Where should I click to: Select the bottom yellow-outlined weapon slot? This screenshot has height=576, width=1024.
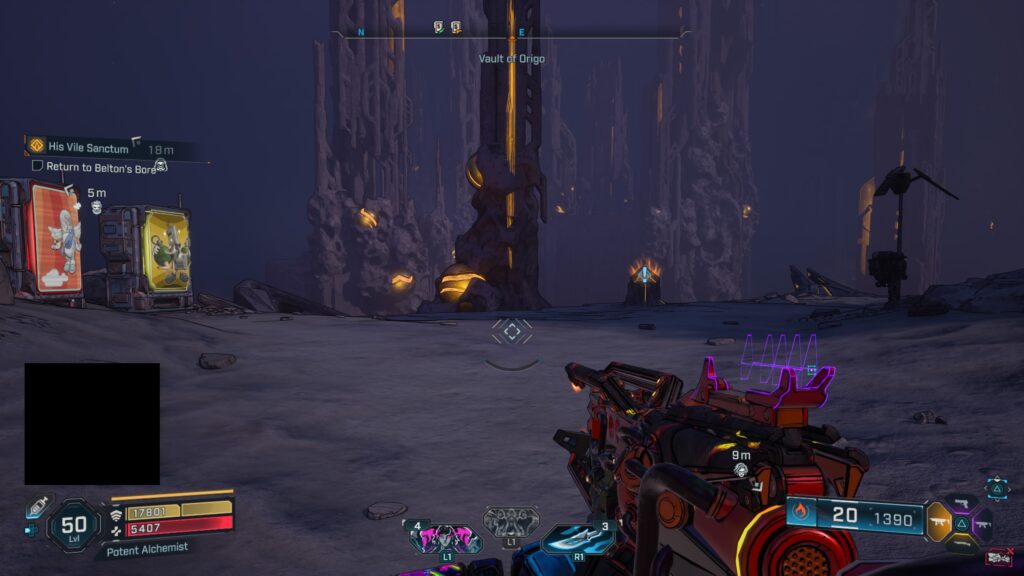[x=961, y=543]
